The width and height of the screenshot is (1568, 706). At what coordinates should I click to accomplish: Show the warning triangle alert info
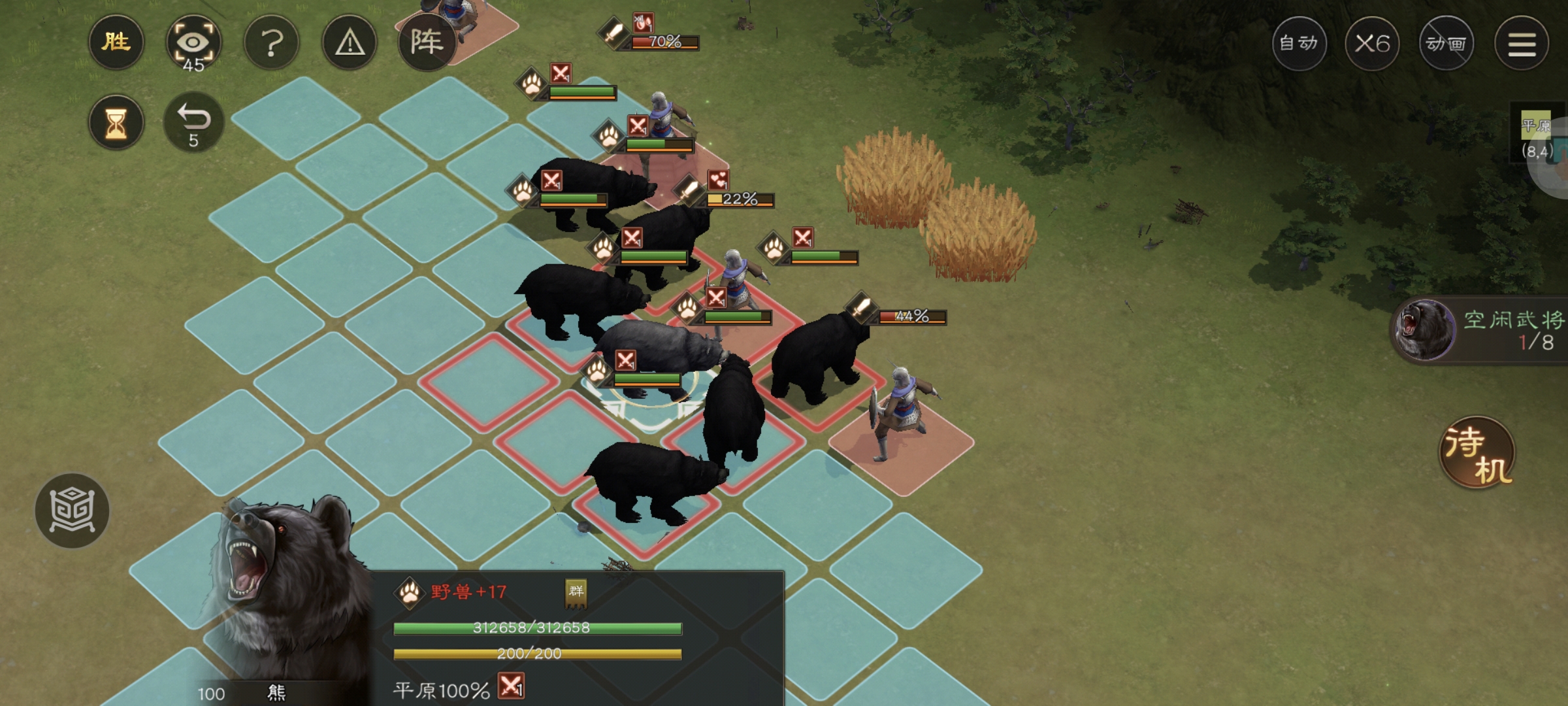point(350,43)
